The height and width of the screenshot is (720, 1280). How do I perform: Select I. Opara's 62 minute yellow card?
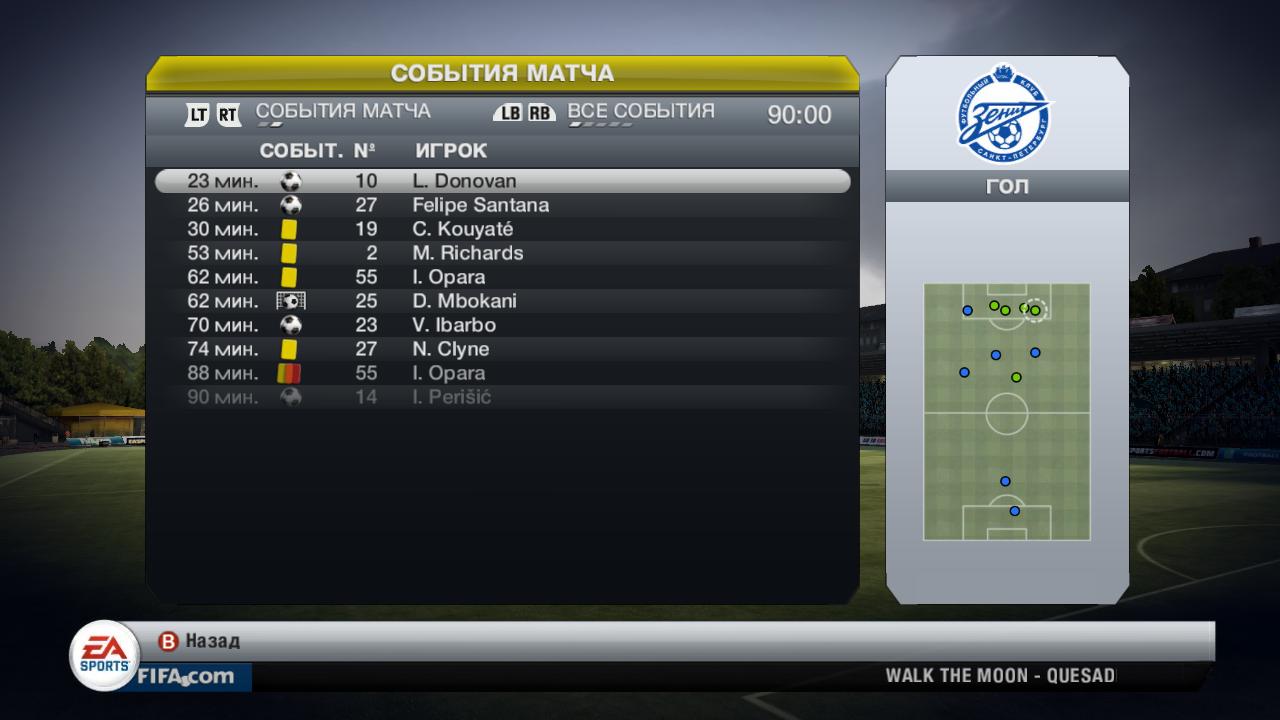(502, 277)
